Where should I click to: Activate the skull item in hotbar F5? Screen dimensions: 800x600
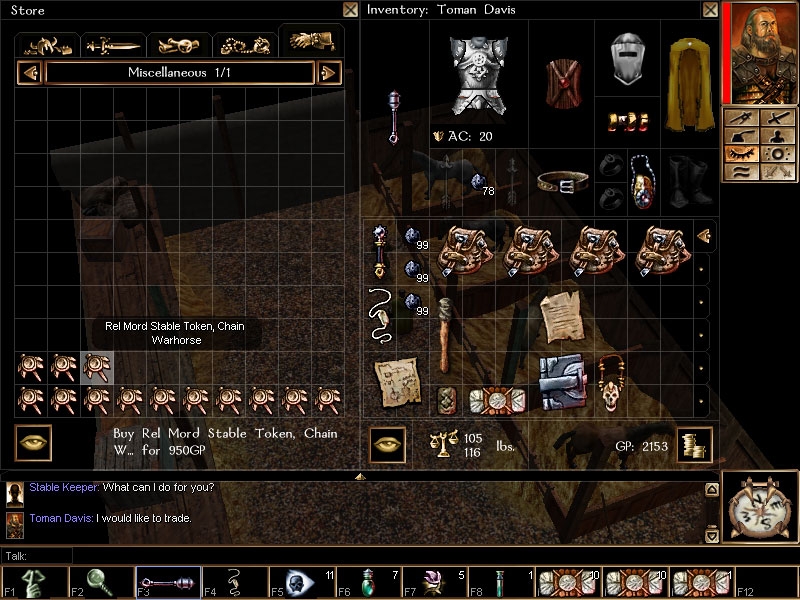pos(300,582)
